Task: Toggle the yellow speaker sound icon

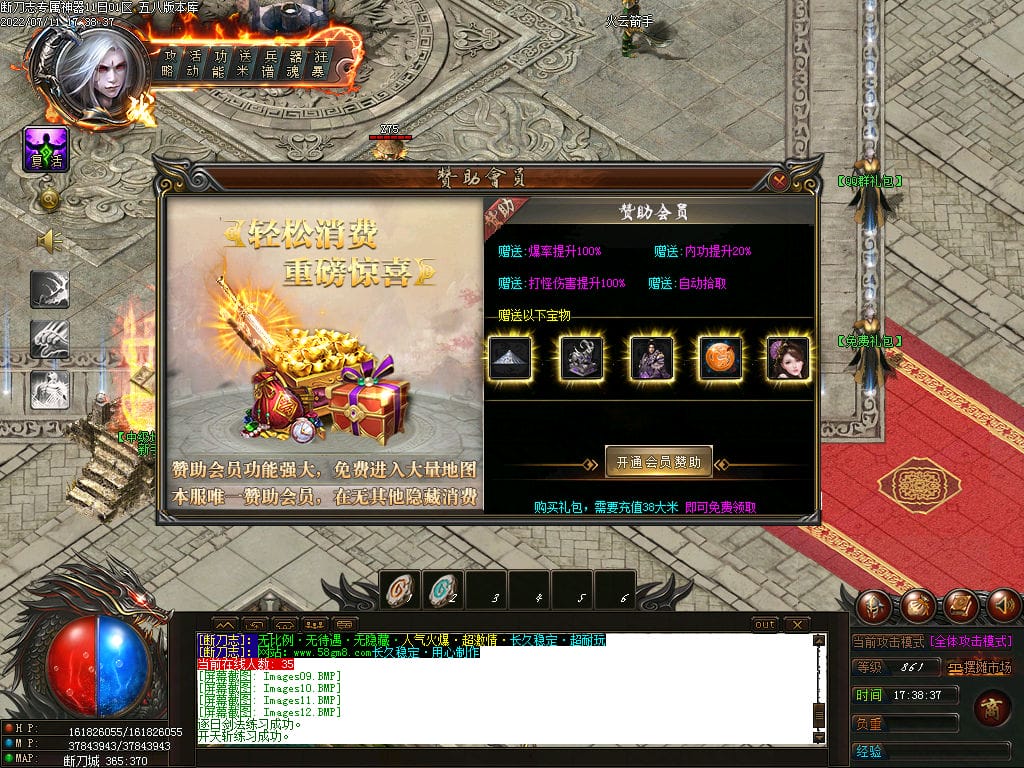Action: click(49, 241)
